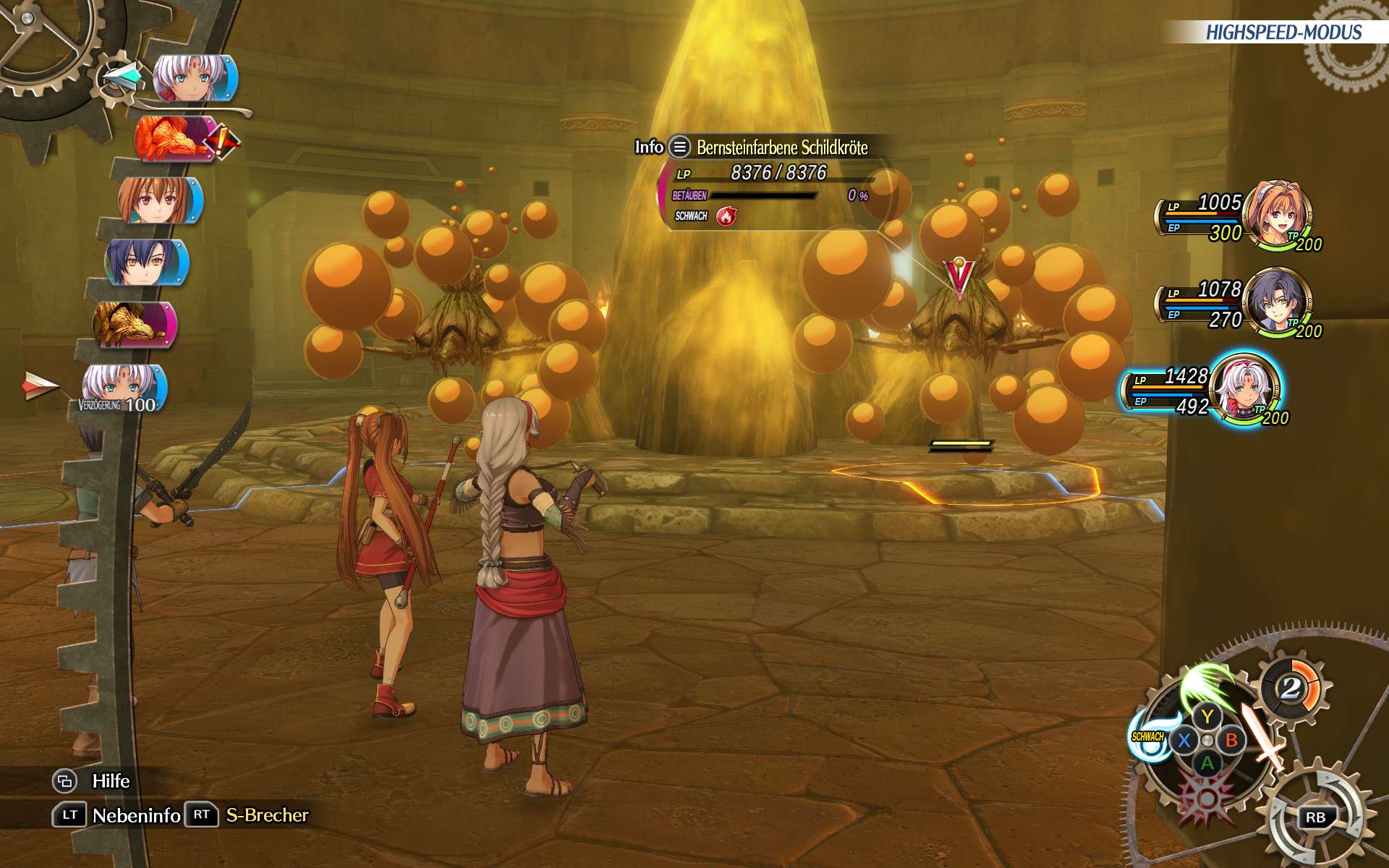Select the fire weakness icon next to Schwach

[726, 216]
